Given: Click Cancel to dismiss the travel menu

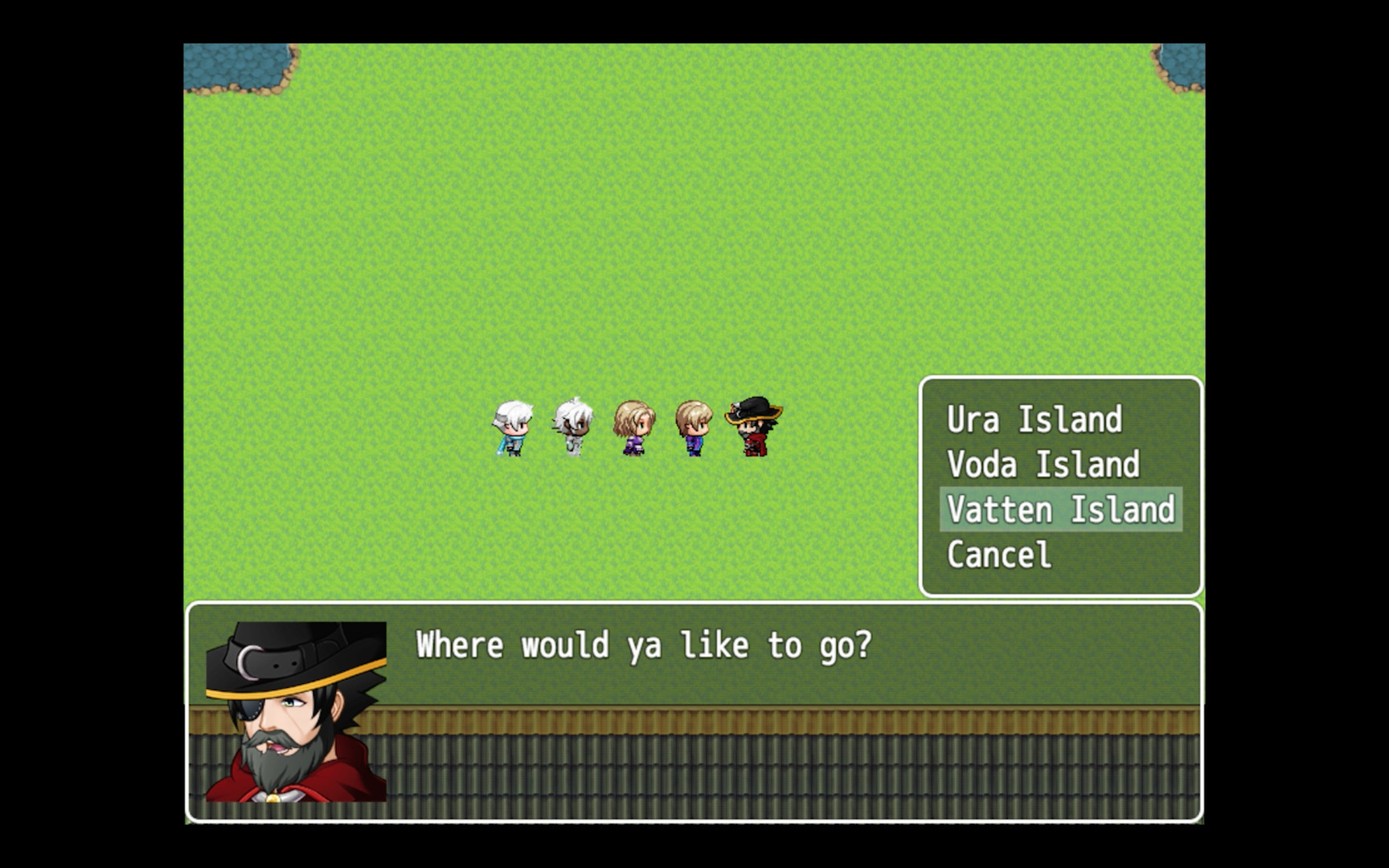Looking at the screenshot, I should tap(999, 555).
